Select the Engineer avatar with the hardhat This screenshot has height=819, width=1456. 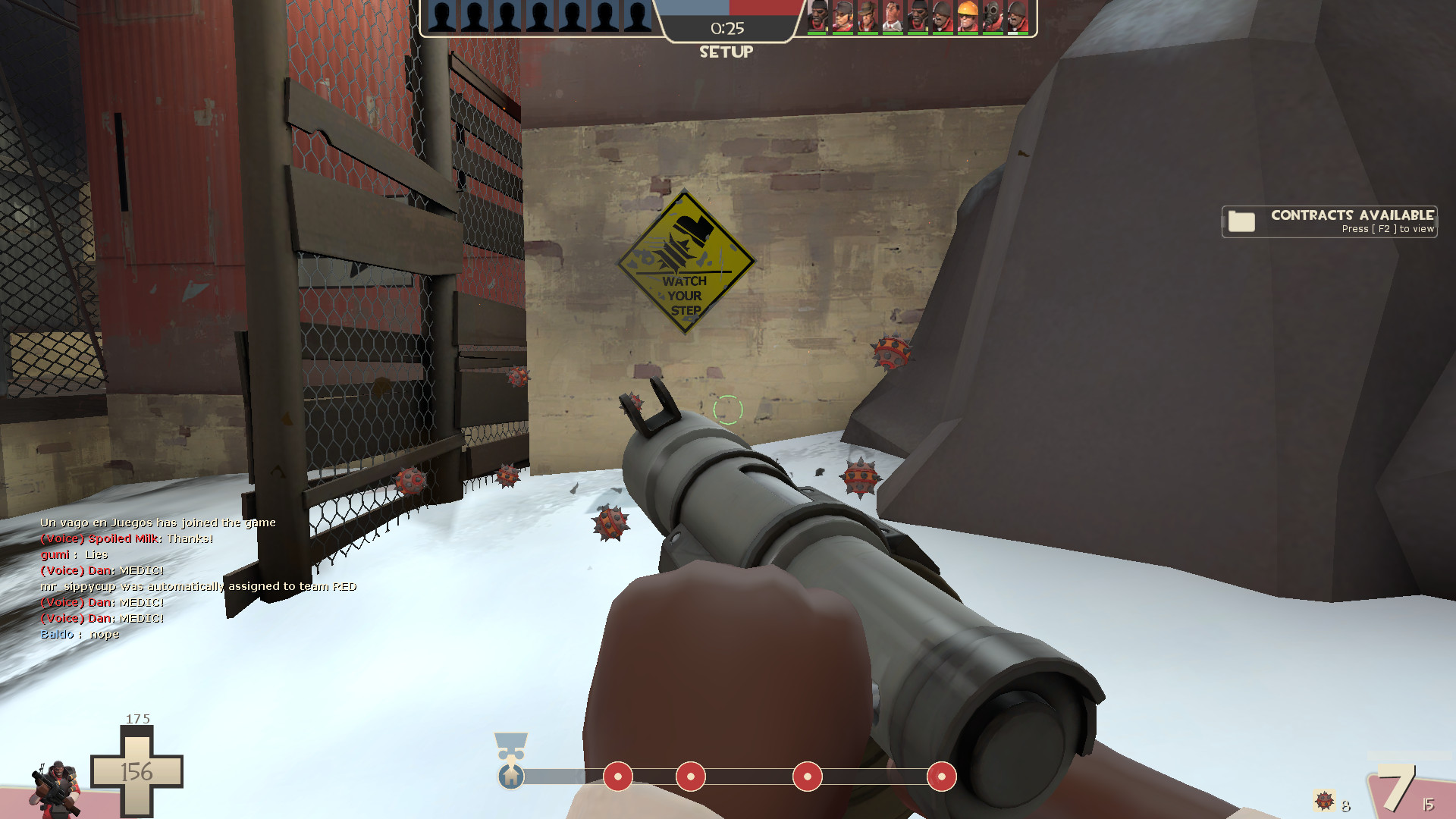[967, 17]
